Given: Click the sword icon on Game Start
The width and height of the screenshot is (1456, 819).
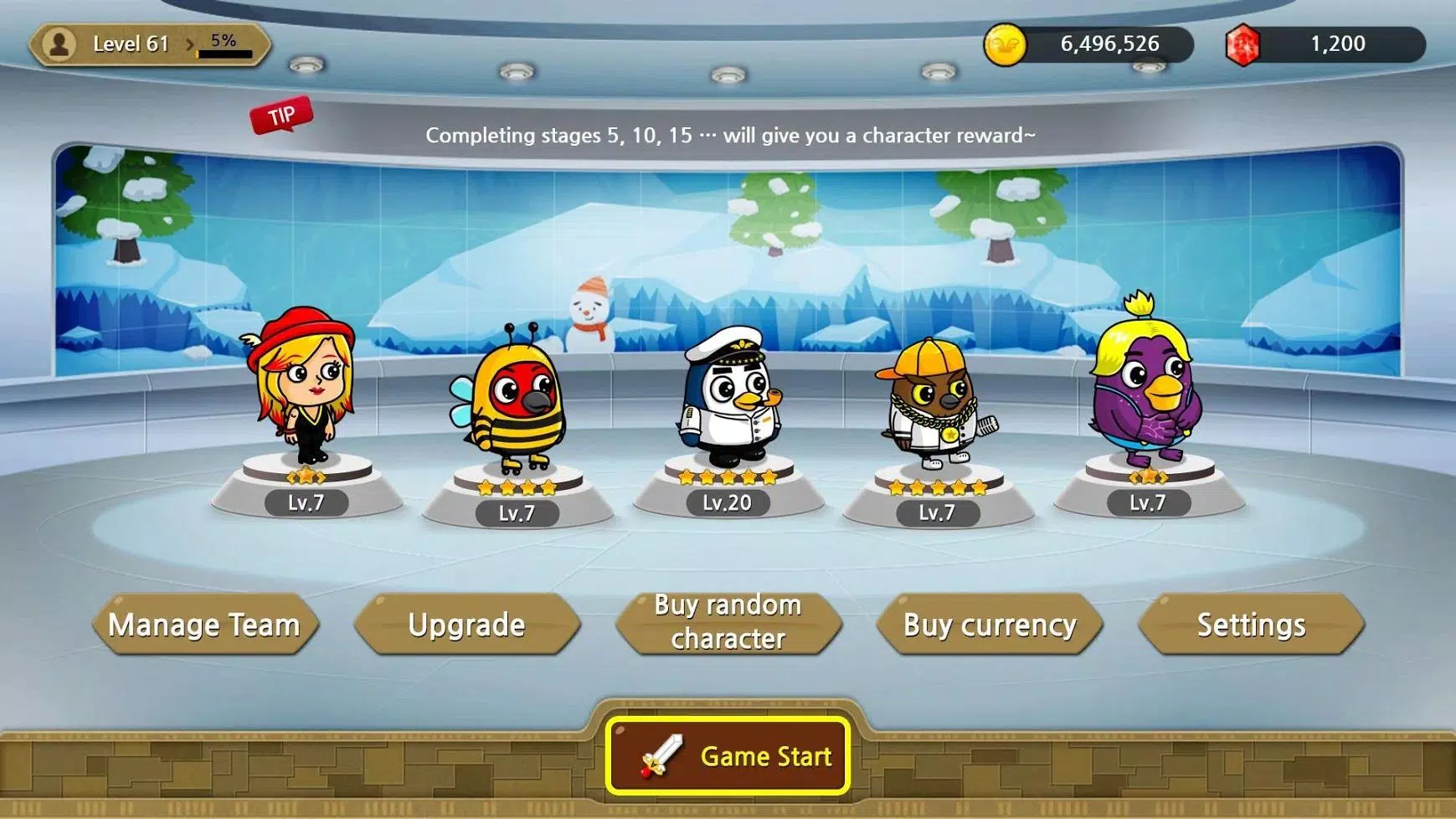Looking at the screenshot, I should (662, 755).
